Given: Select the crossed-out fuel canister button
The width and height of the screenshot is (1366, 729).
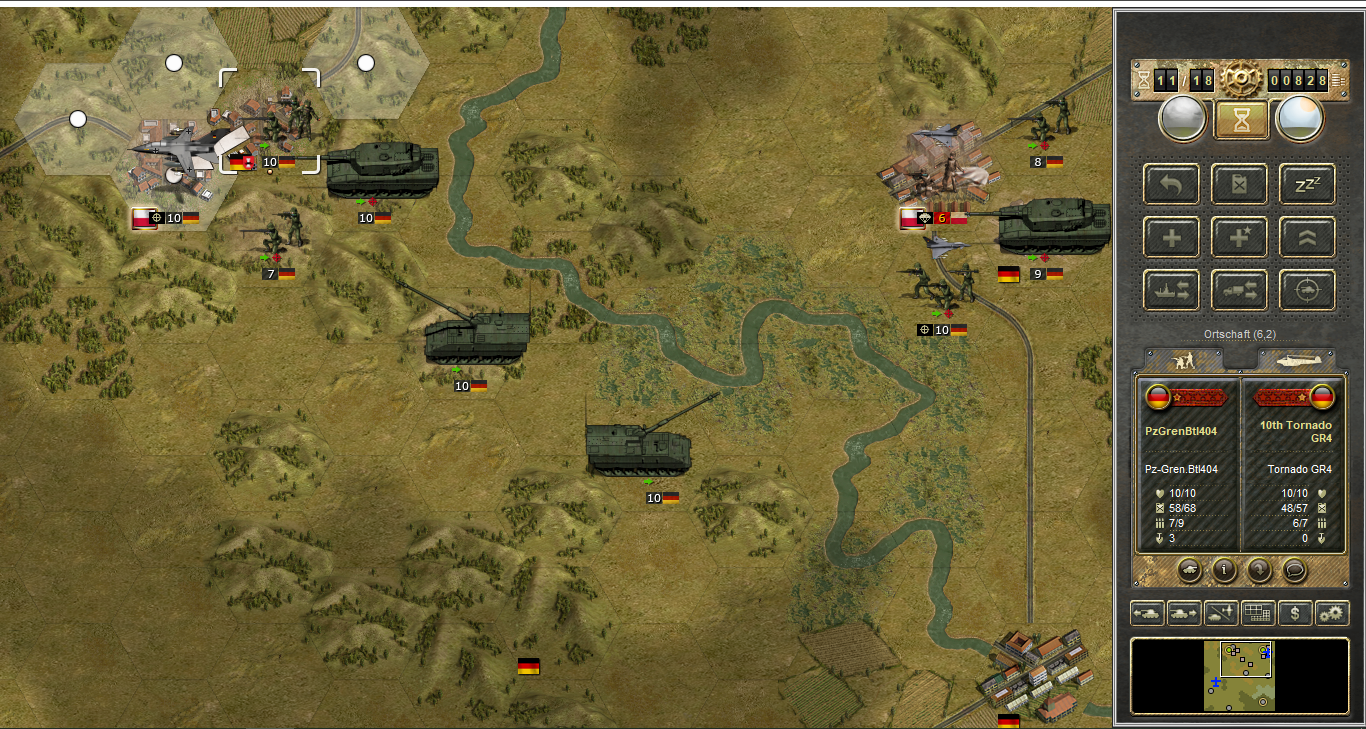Looking at the screenshot, I should click(x=1240, y=185).
